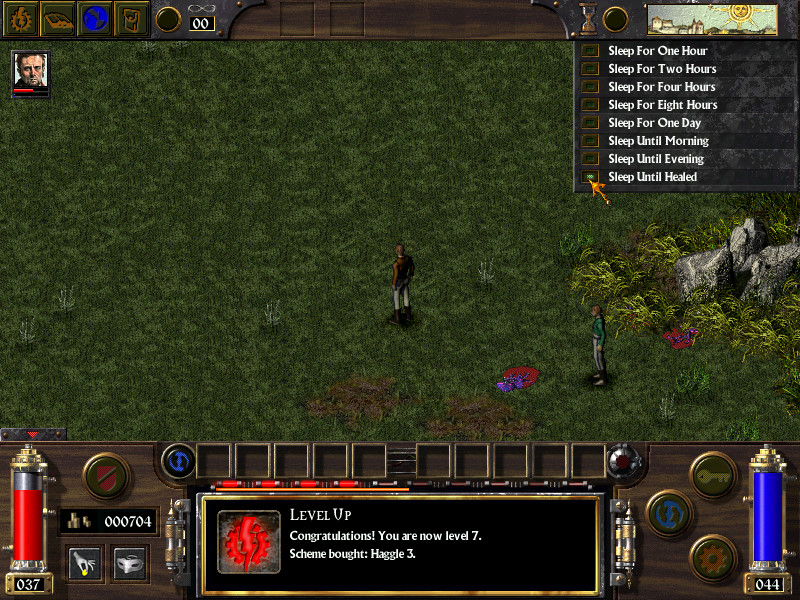The width and height of the screenshot is (800, 600).
Task: Select the mask icon button
Action: point(130,563)
